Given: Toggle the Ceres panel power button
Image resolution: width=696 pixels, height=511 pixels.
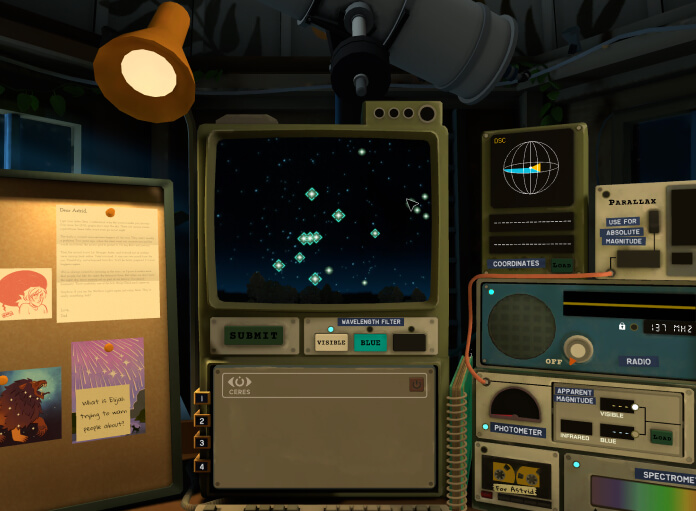Looking at the screenshot, I should click(x=416, y=384).
